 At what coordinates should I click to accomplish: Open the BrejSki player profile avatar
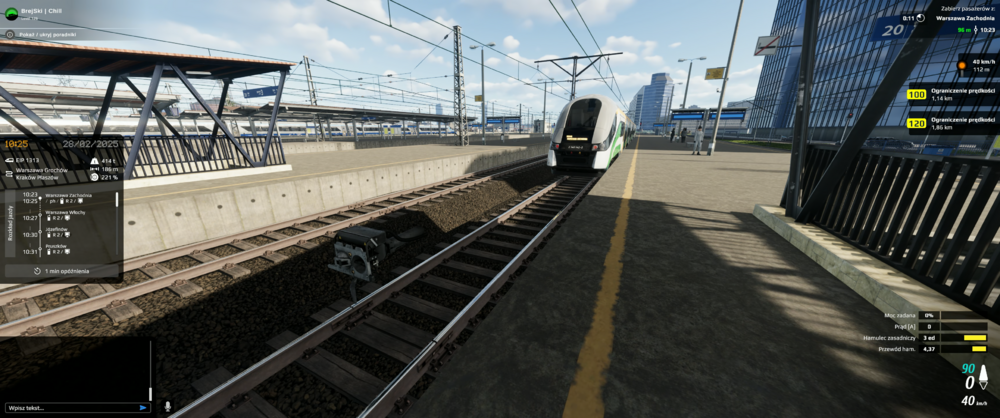10,14
